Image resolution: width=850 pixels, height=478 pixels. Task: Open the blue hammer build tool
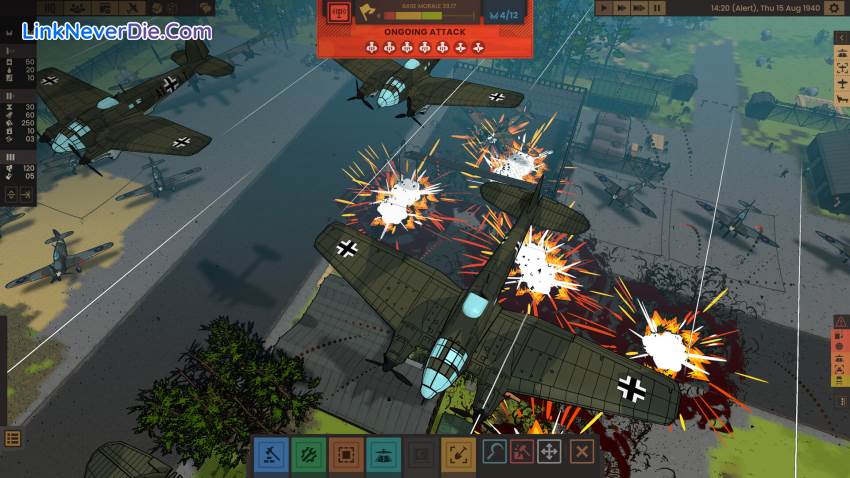[270, 453]
